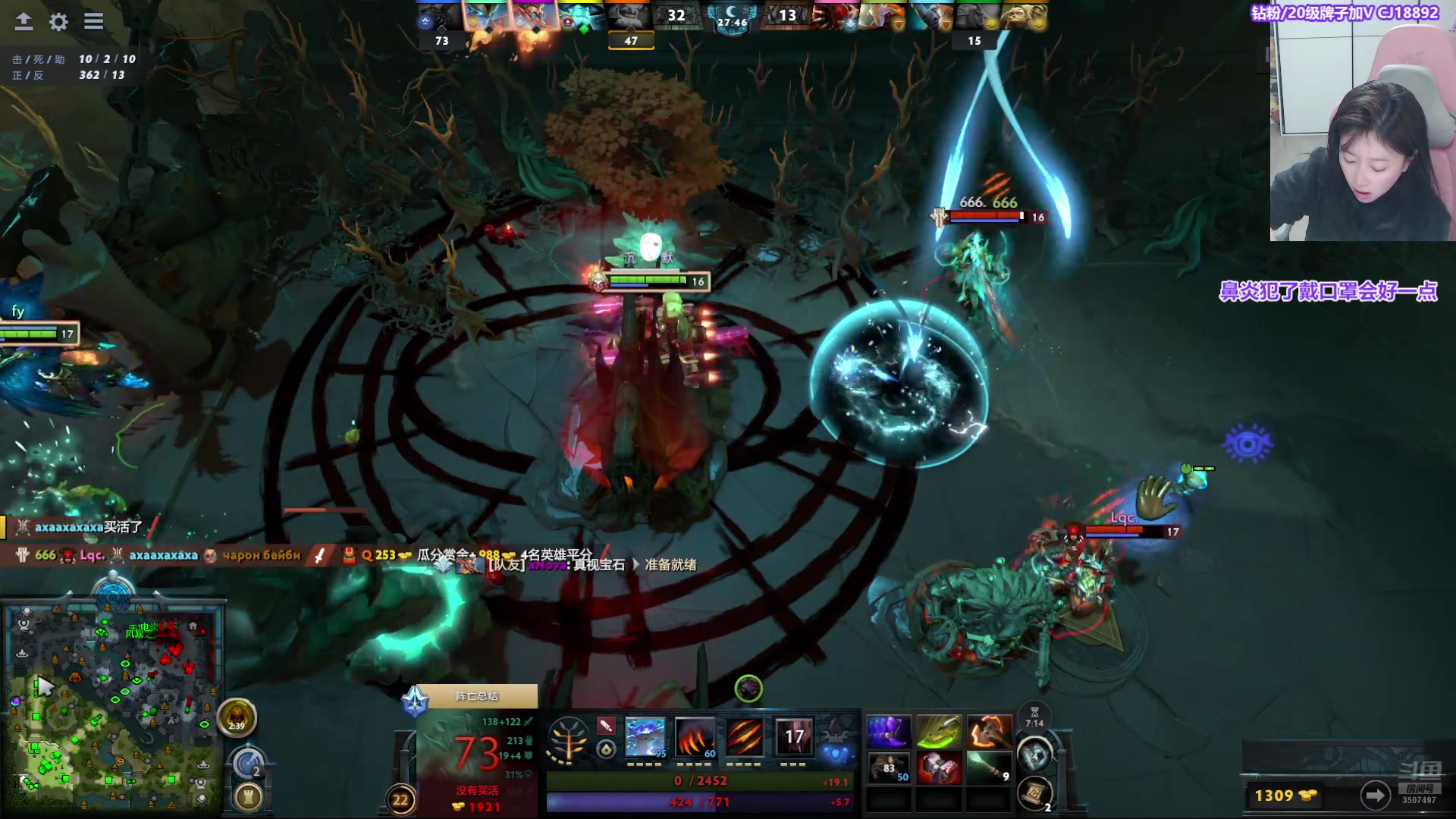Use the Town Portal Scroll slot
This screenshot has width=1456, height=819.
pos(1034,794)
